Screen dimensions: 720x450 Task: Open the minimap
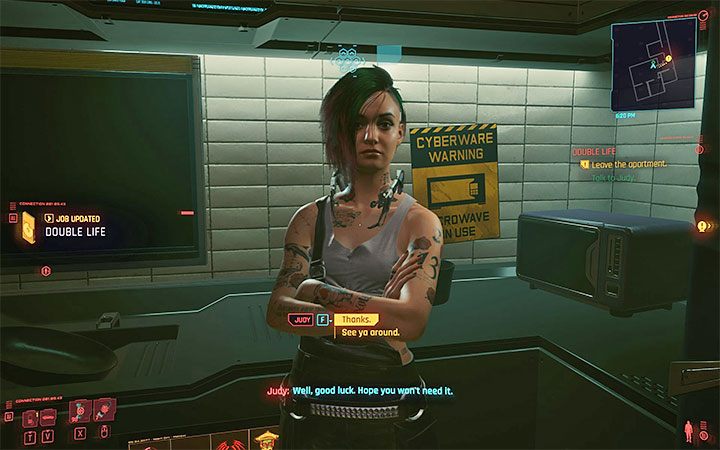tap(654, 65)
